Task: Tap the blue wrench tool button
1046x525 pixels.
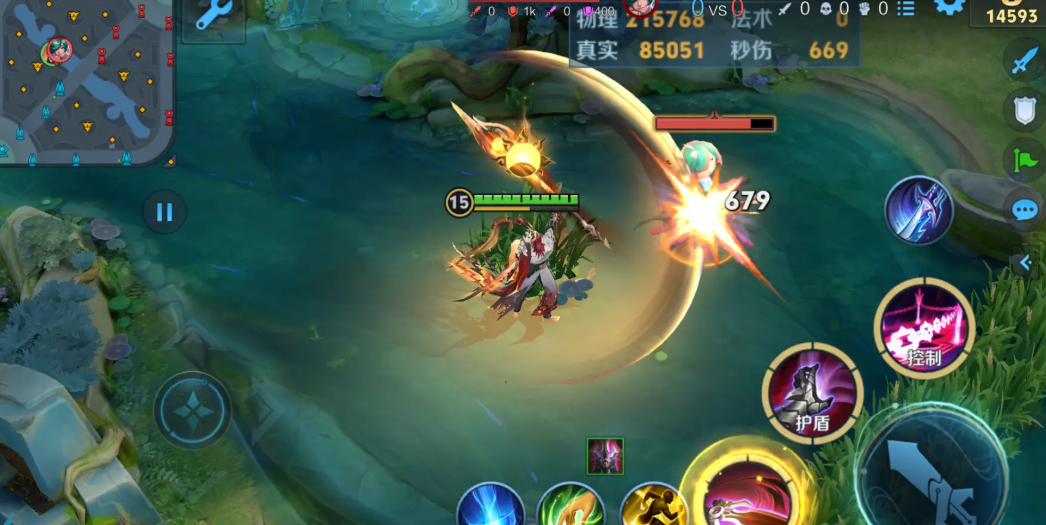Action: click(213, 17)
